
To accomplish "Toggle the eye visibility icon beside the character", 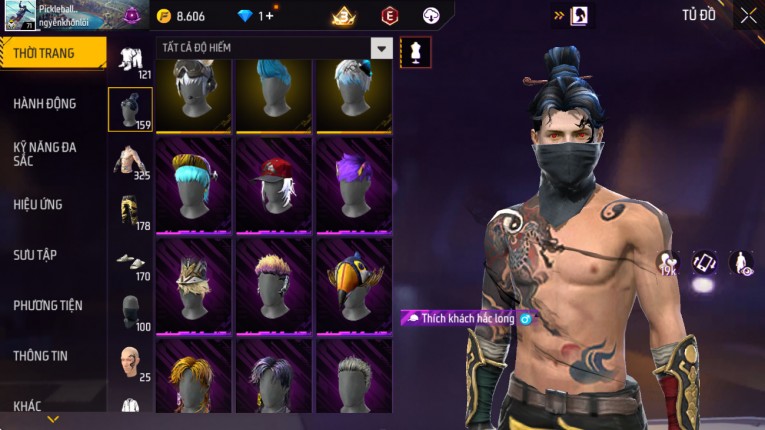I will tap(741, 263).
